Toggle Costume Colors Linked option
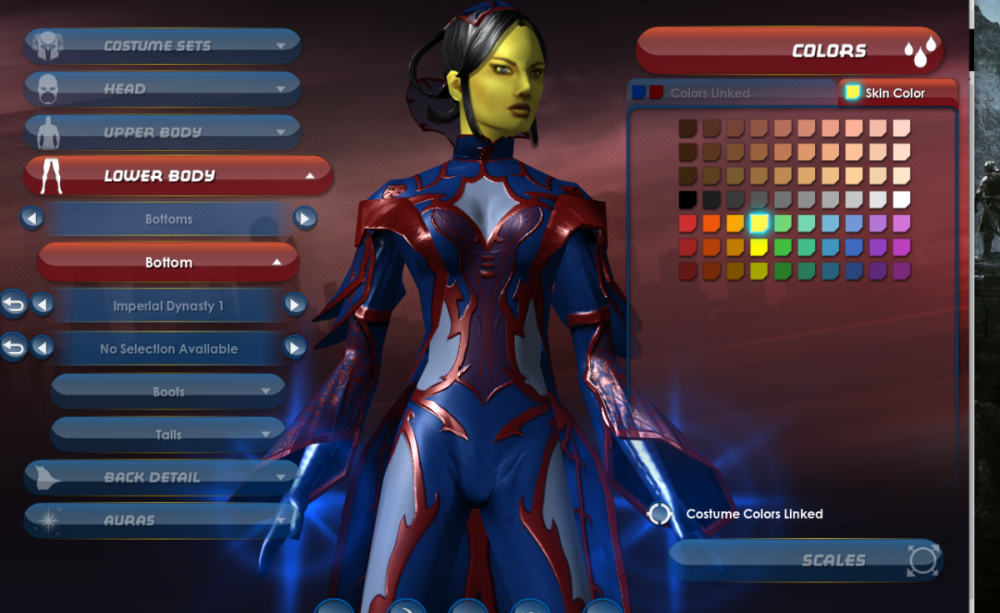Image resolution: width=1000 pixels, height=613 pixels. coord(659,514)
